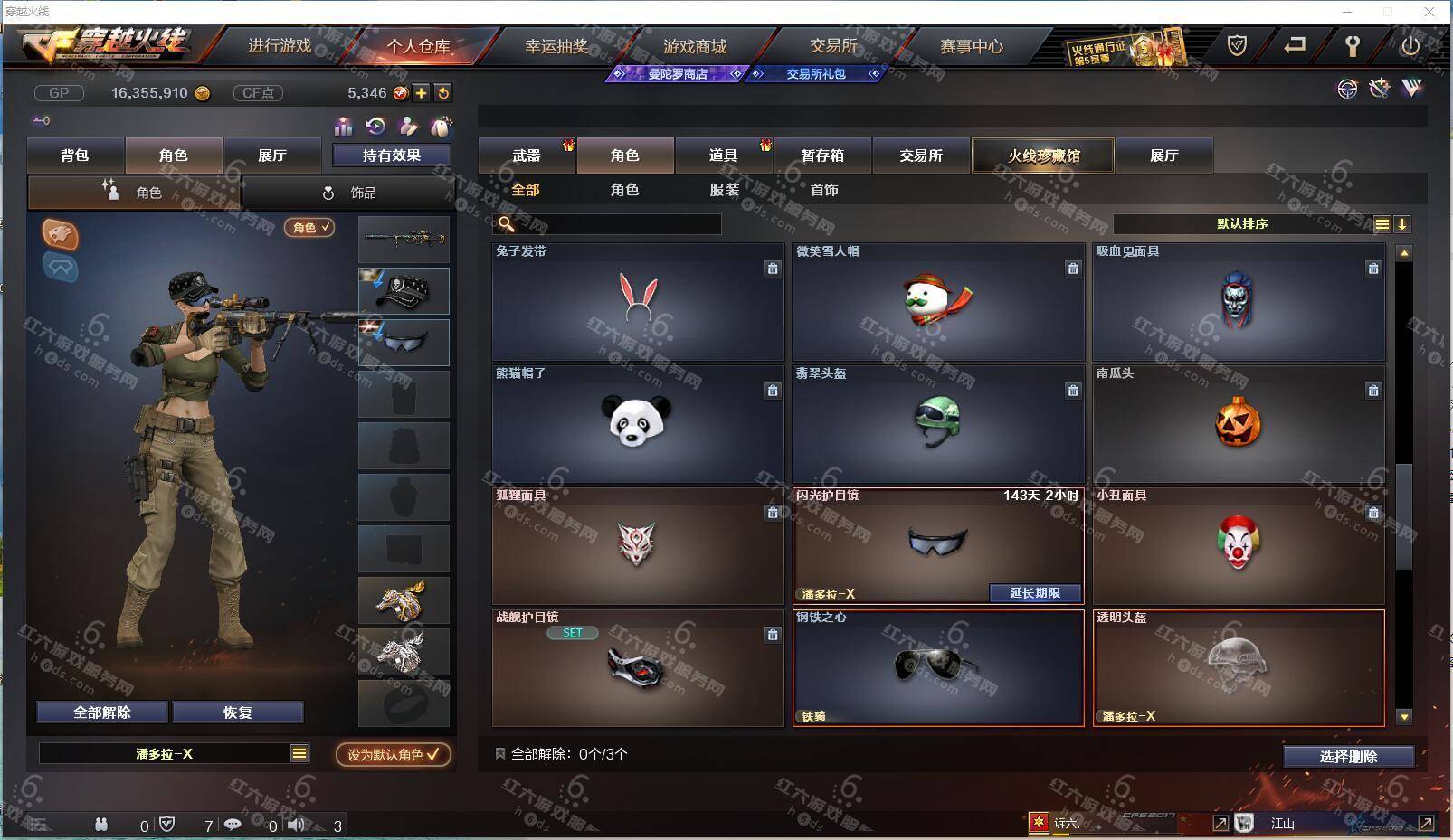The width and height of the screenshot is (1453, 840).
Task: Click the 全部解除 button
Action: point(102,713)
